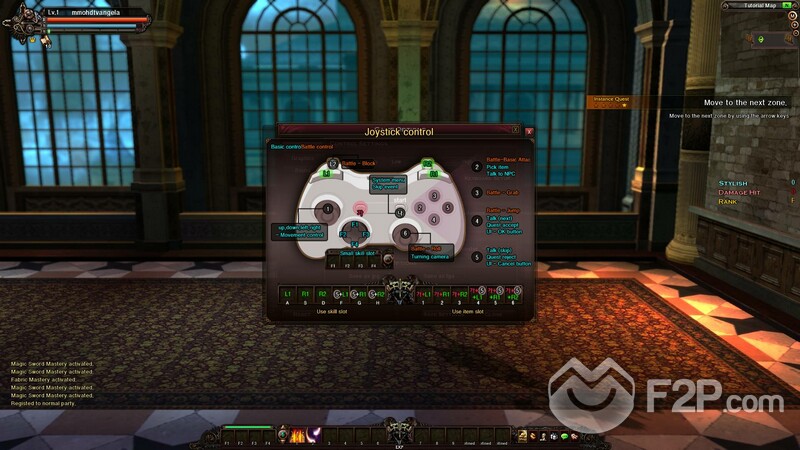Image resolution: width=800 pixels, height=450 pixels.
Task: Use the purple crescent slash skill
Action: pos(312,435)
